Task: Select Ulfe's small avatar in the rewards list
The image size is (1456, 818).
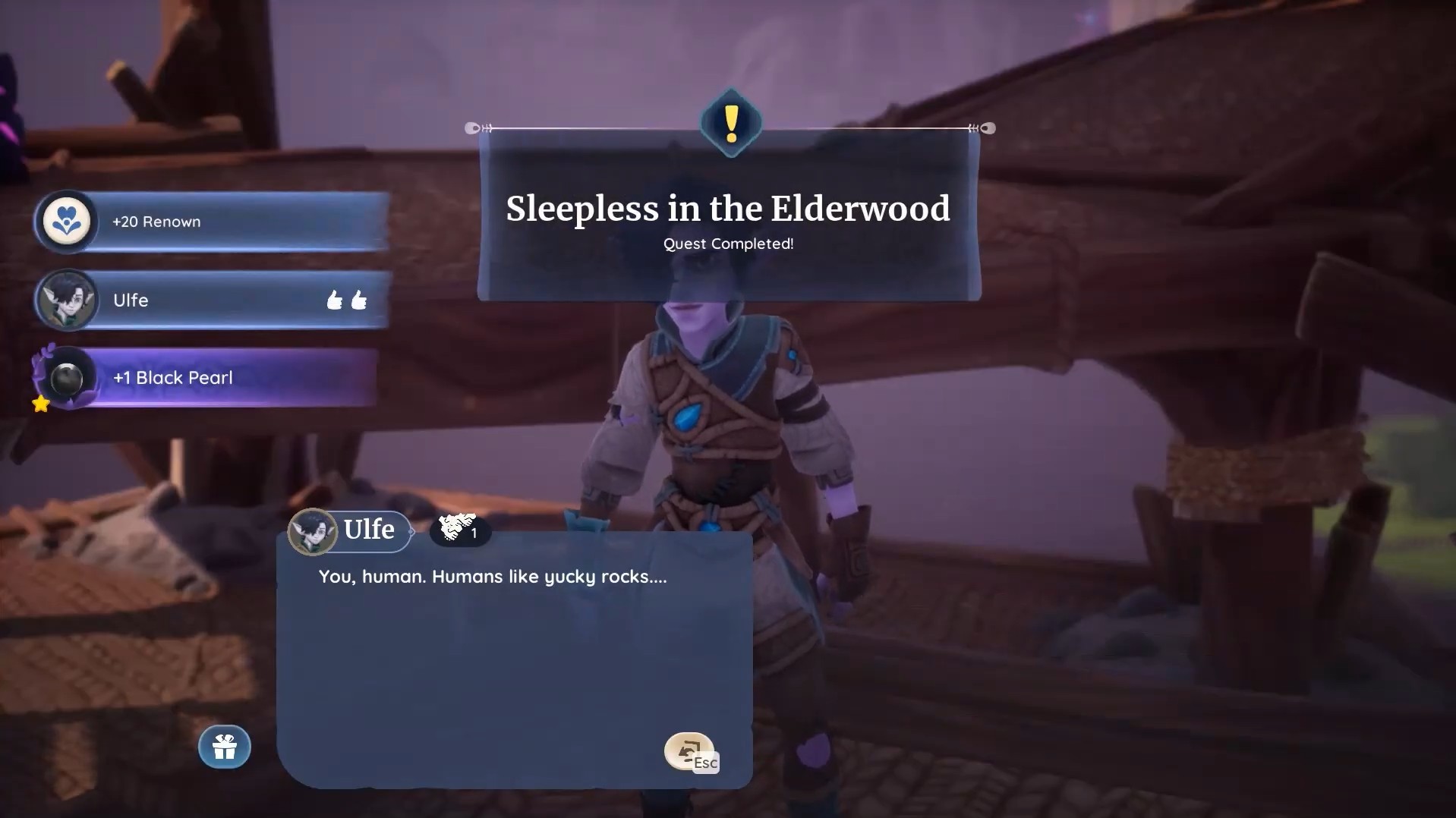Action: pos(67,300)
